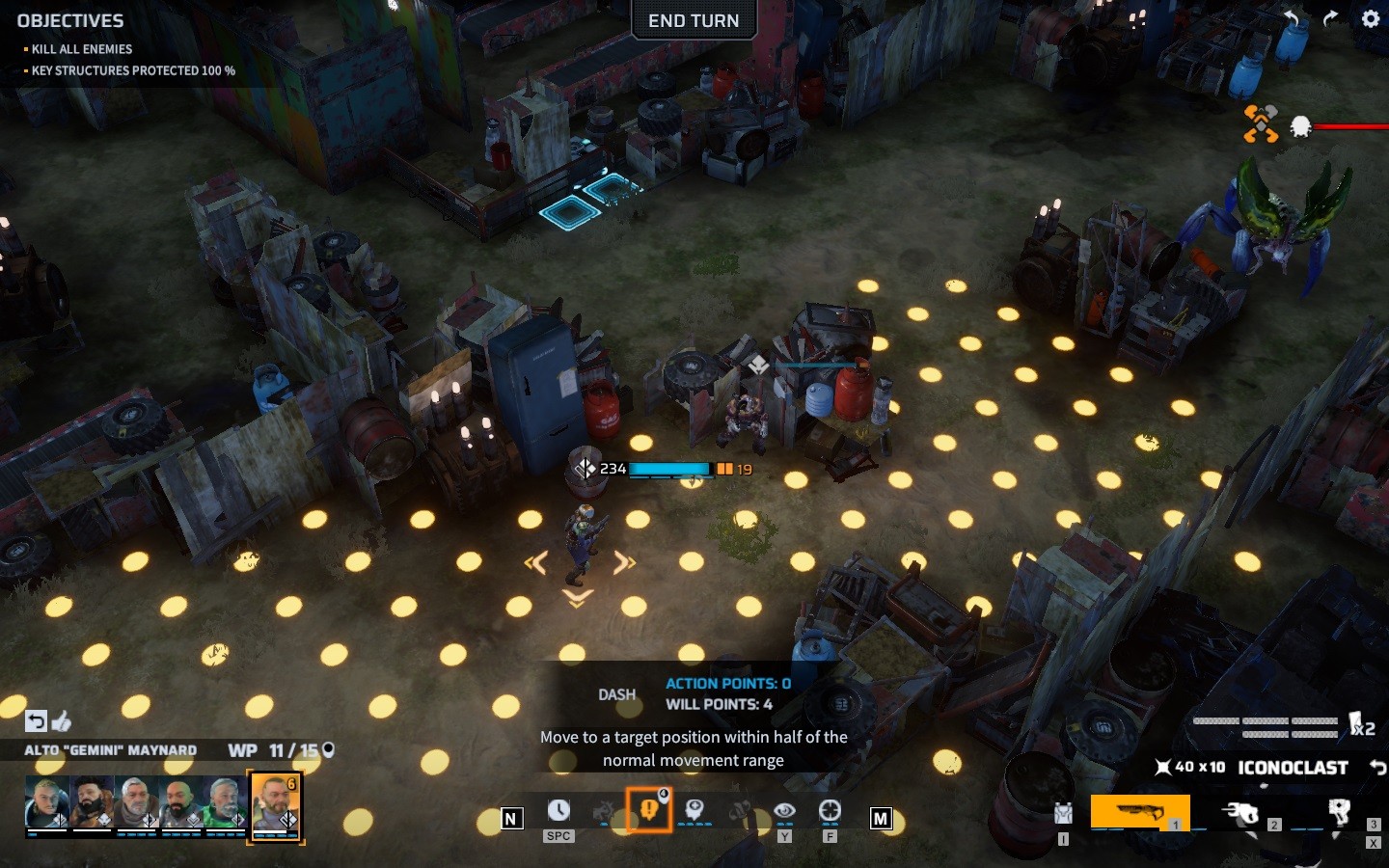Activate the crosshair ability icon
Image resolution: width=1389 pixels, height=868 pixels.
click(830, 811)
